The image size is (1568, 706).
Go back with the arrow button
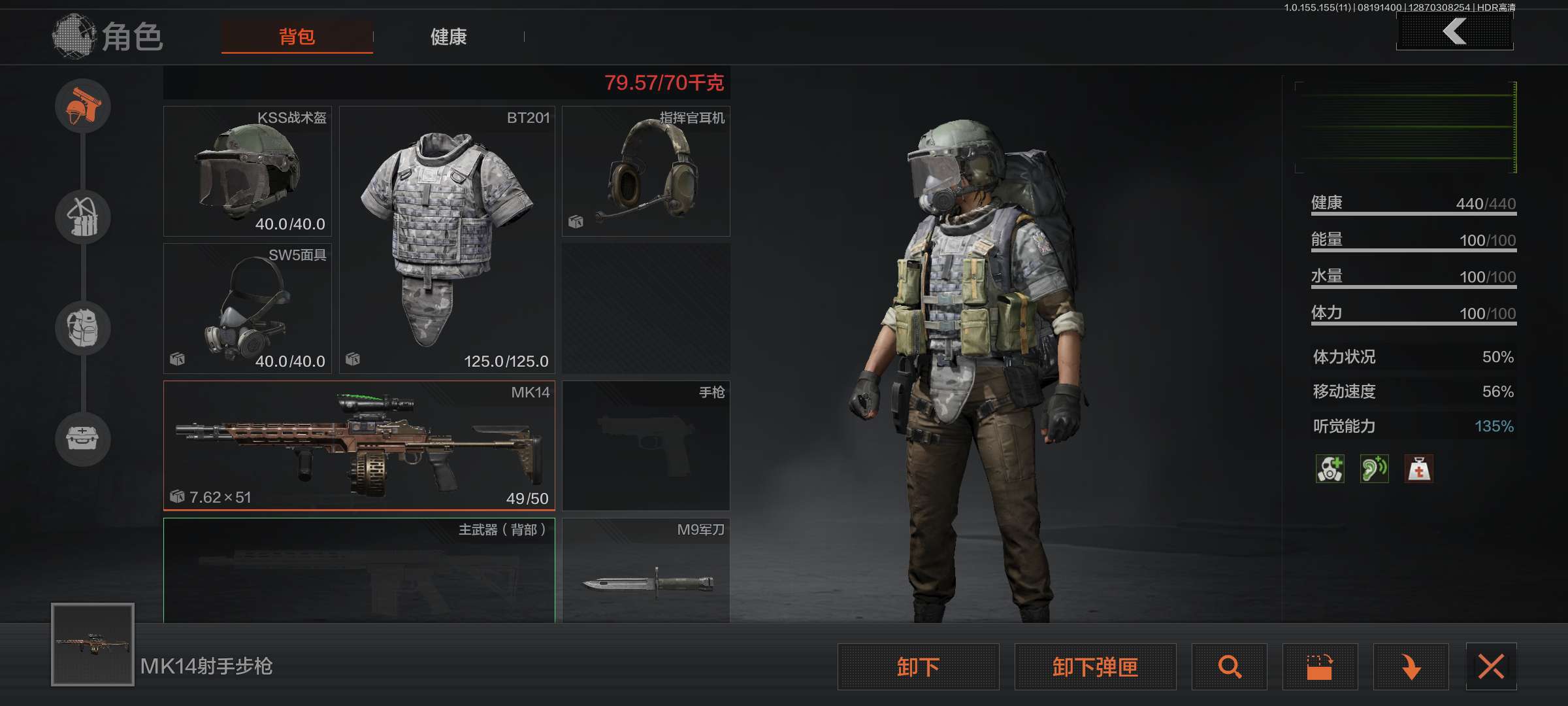point(1454,31)
